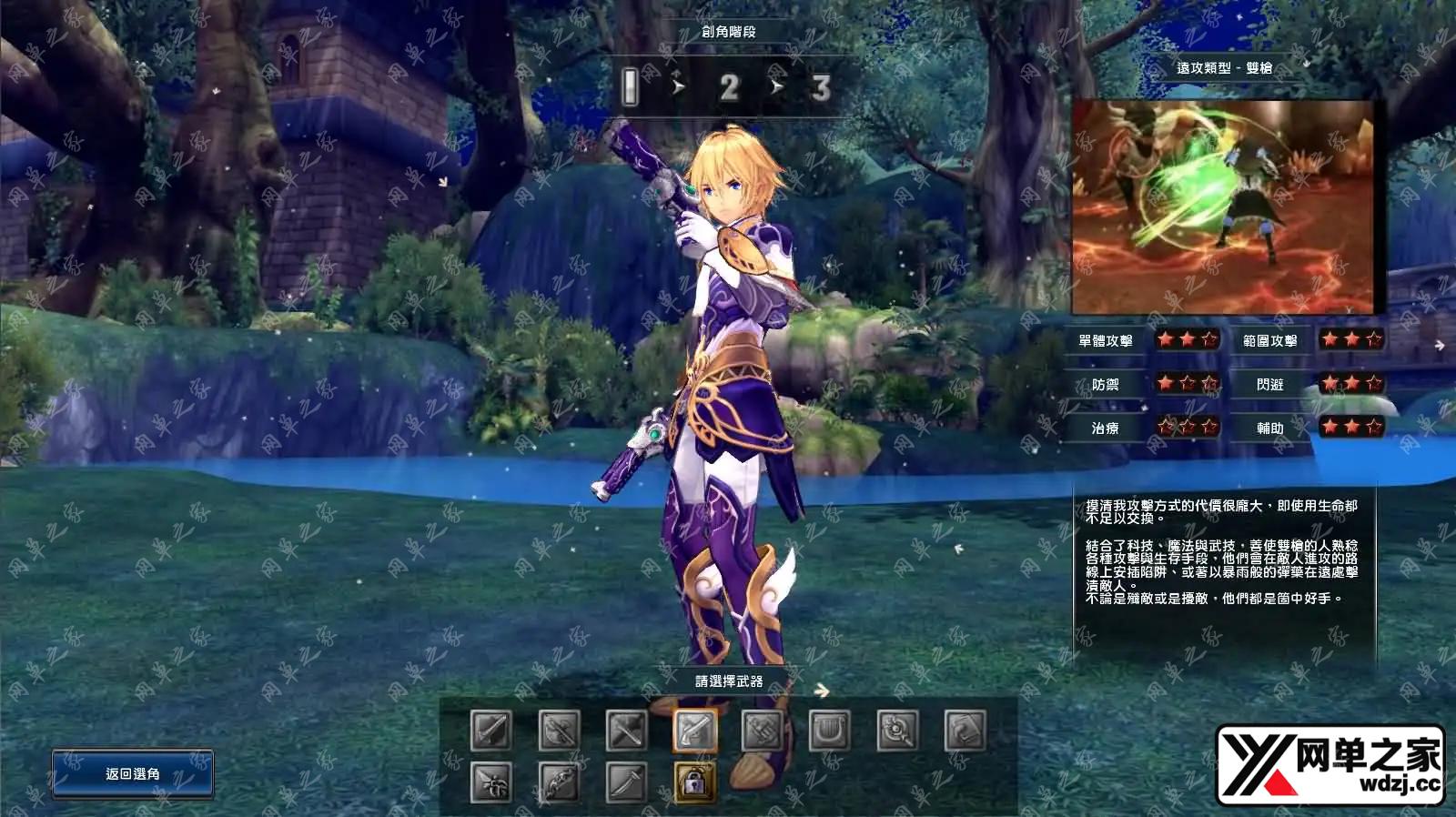The width and height of the screenshot is (1456, 817).
Task: Select the highlighted dual pistols weapon
Action: pos(695,730)
